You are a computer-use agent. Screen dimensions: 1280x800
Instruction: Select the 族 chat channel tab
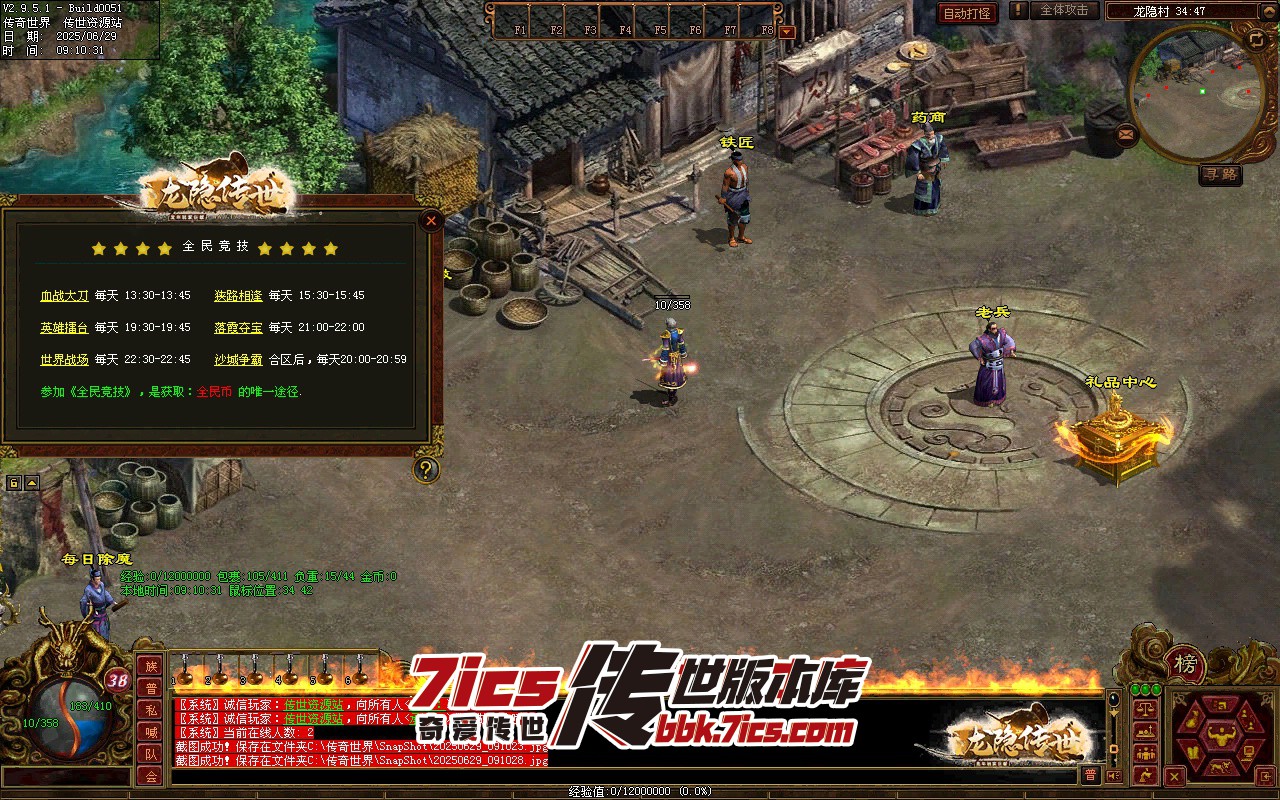(151, 666)
